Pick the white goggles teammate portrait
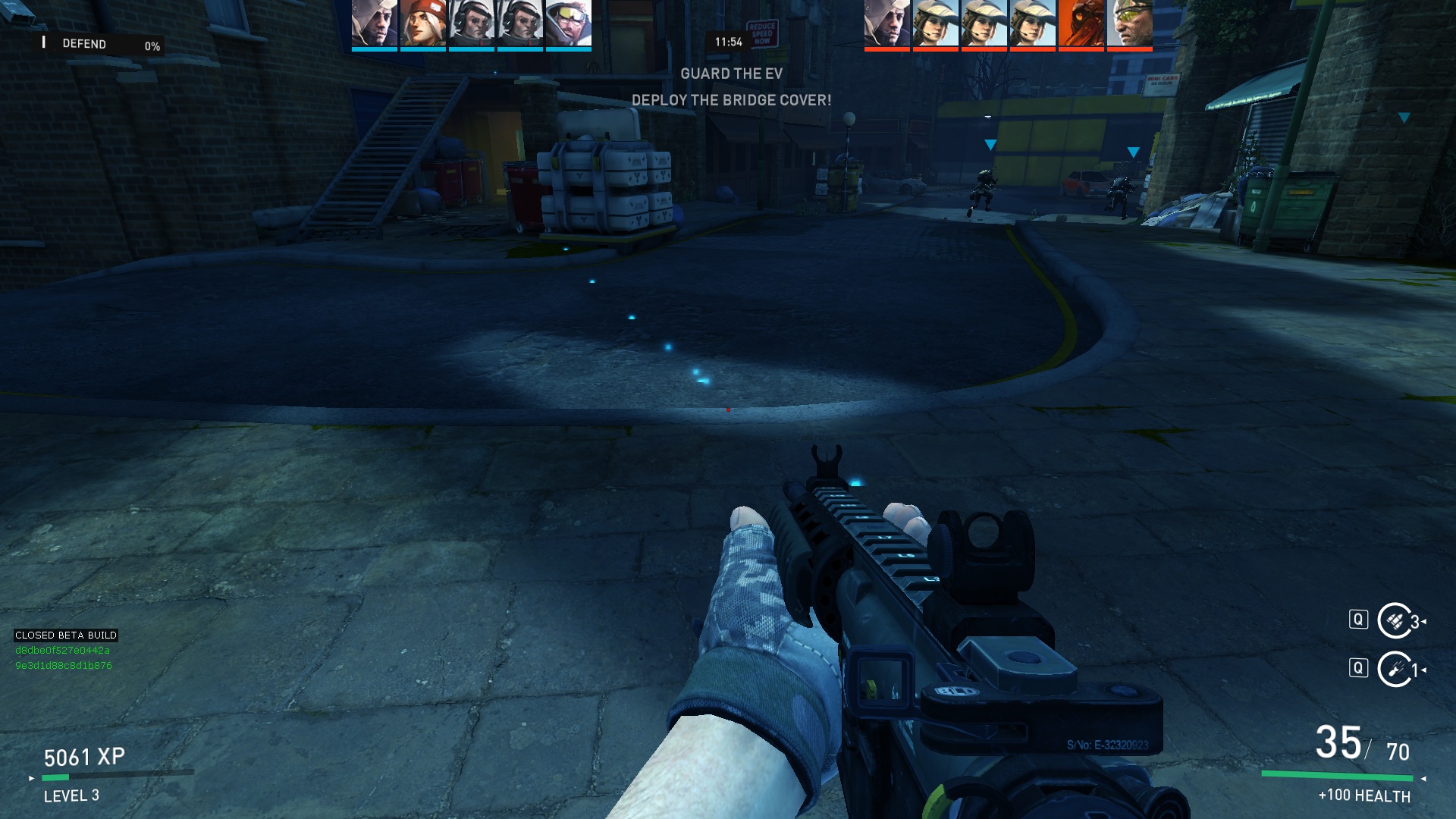Viewport: 1456px width, 819px height. pyautogui.click(x=569, y=24)
